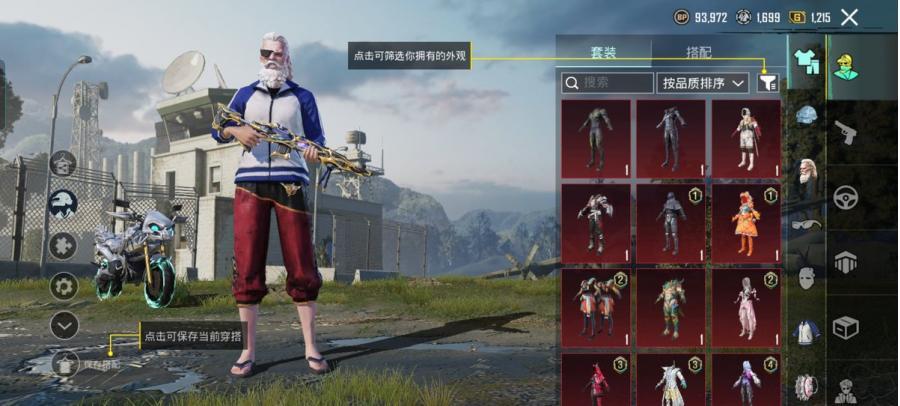Switch to the 搭配 matching tab

699,53
